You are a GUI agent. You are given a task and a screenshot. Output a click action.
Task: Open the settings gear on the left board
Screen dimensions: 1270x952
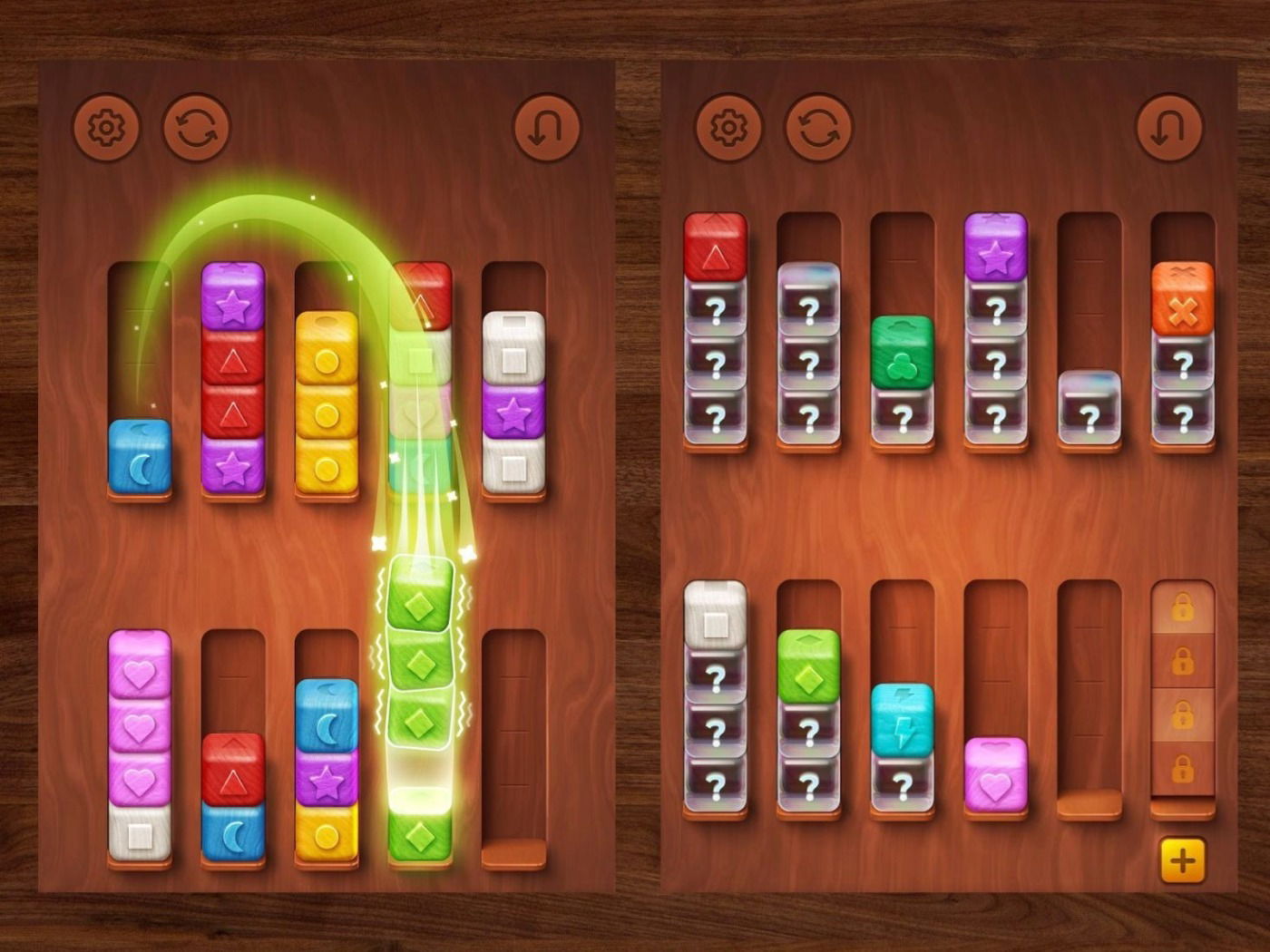tap(106, 127)
